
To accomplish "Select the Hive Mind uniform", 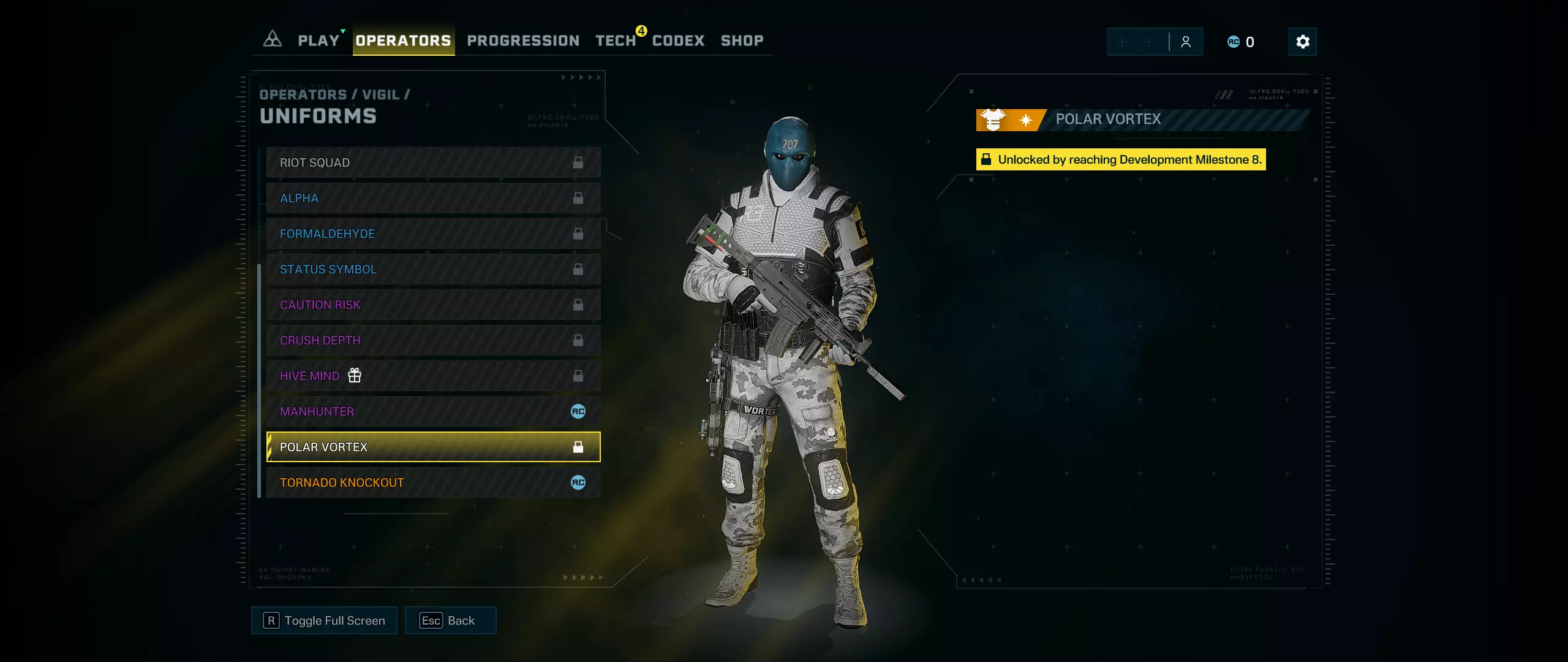I will 433,376.
